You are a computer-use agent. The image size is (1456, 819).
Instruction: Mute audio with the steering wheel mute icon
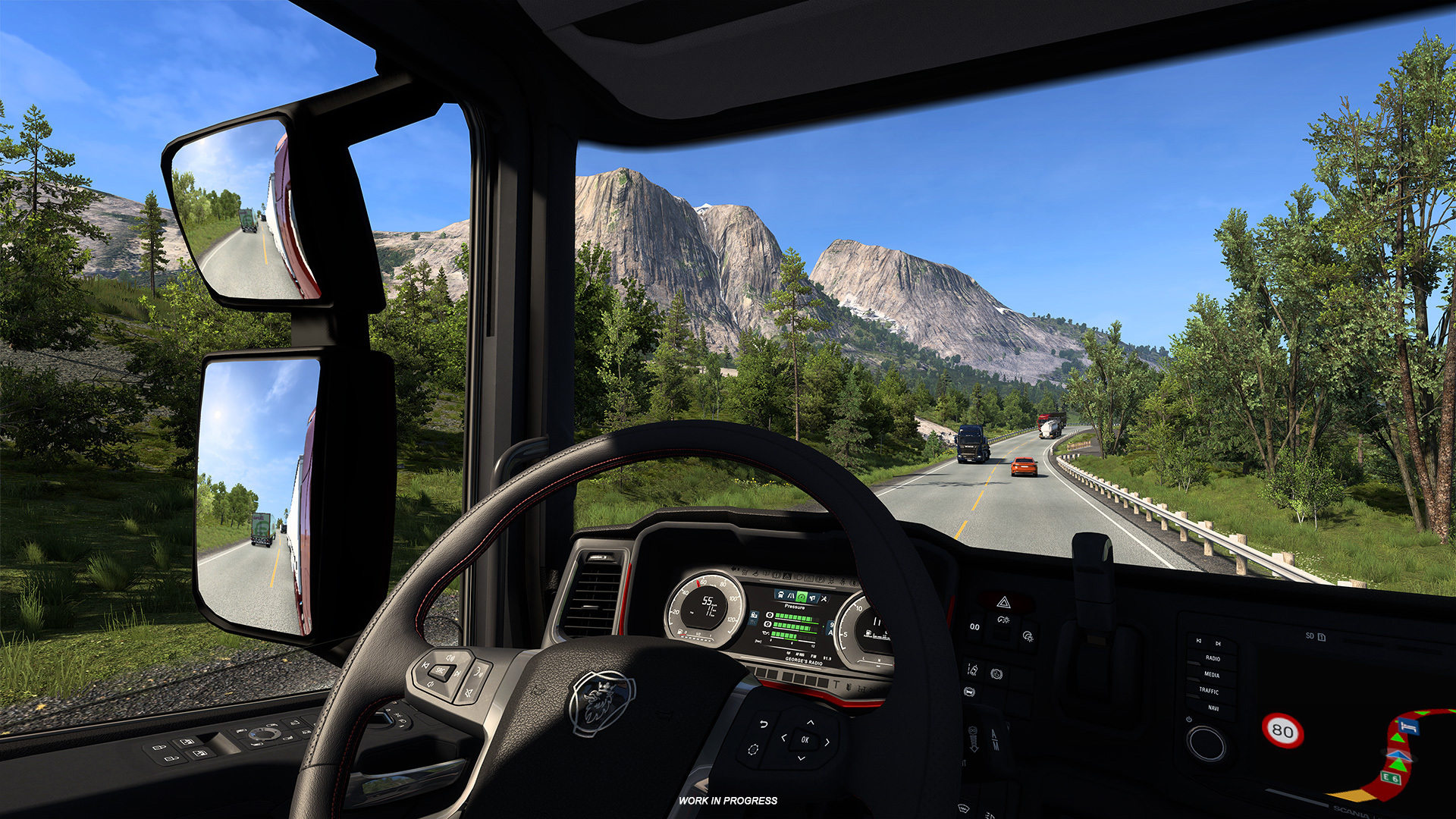[x=468, y=692]
